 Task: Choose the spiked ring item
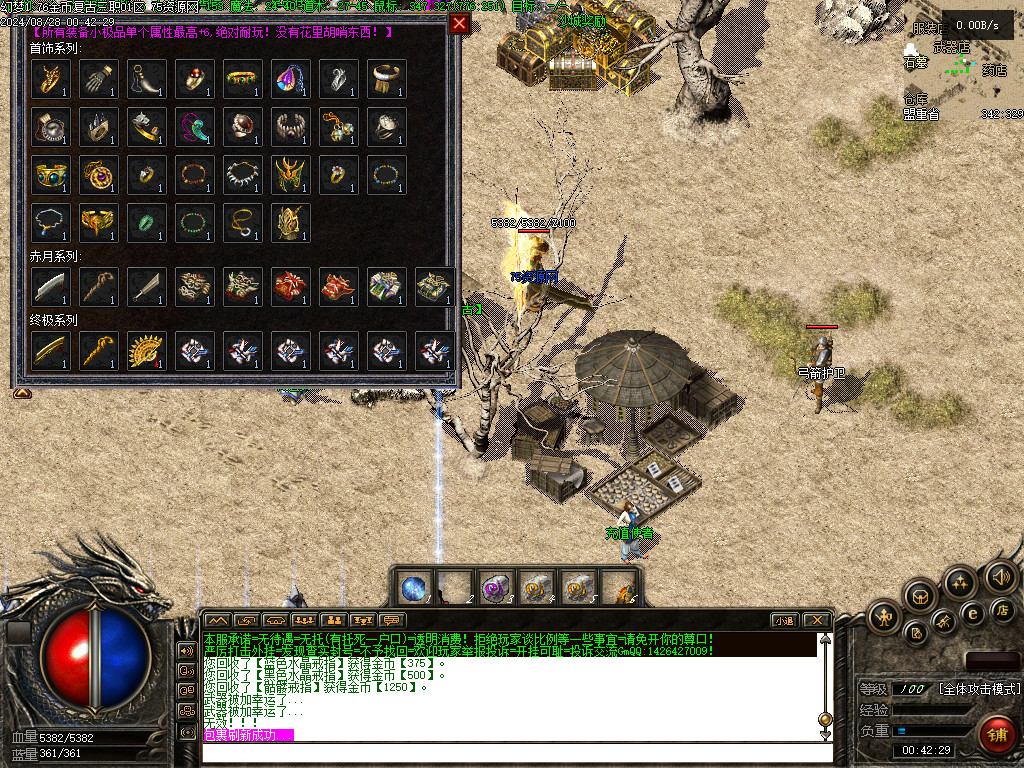(x=99, y=127)
